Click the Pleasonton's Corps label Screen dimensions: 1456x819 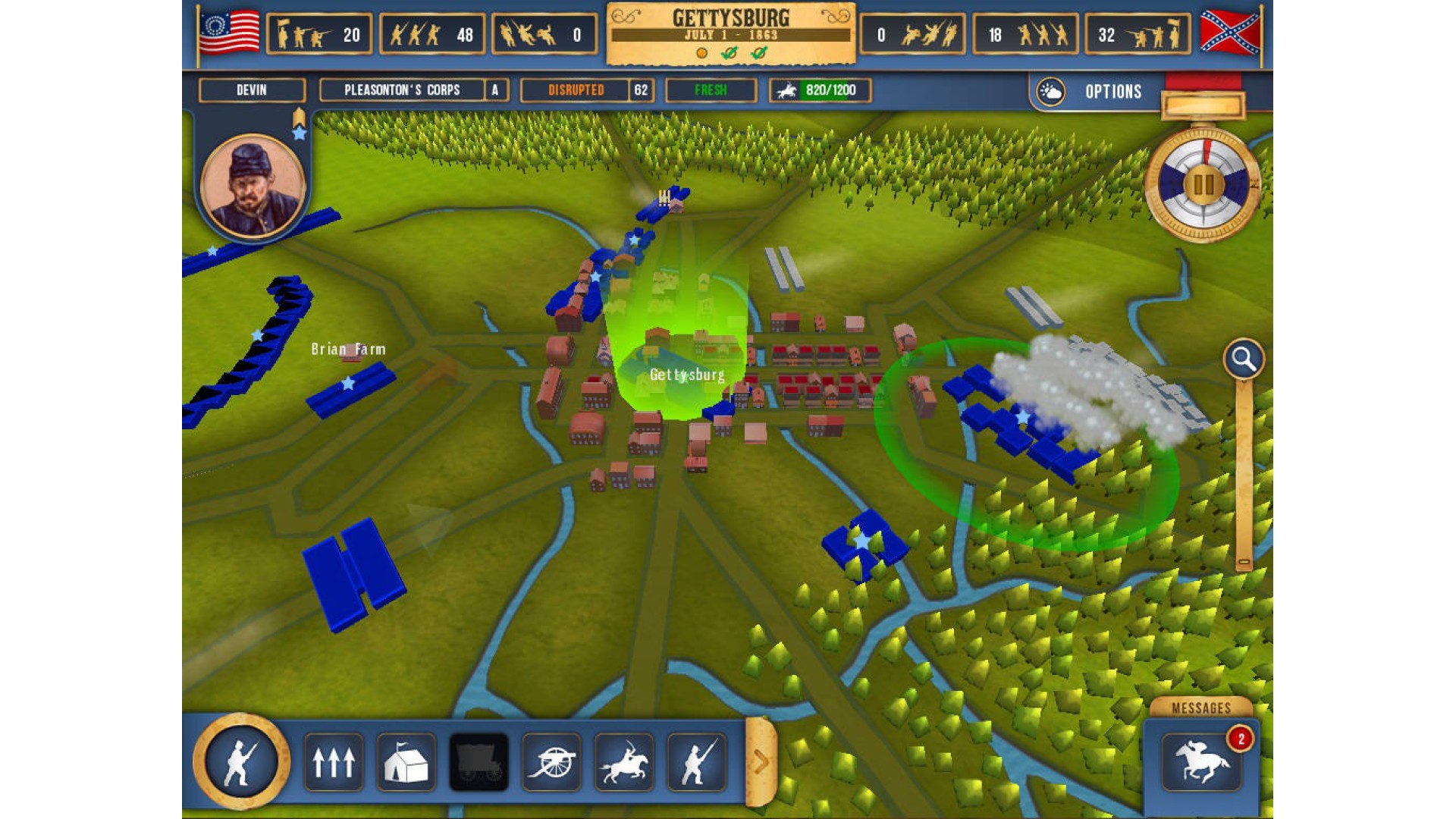tap(402, 90)
